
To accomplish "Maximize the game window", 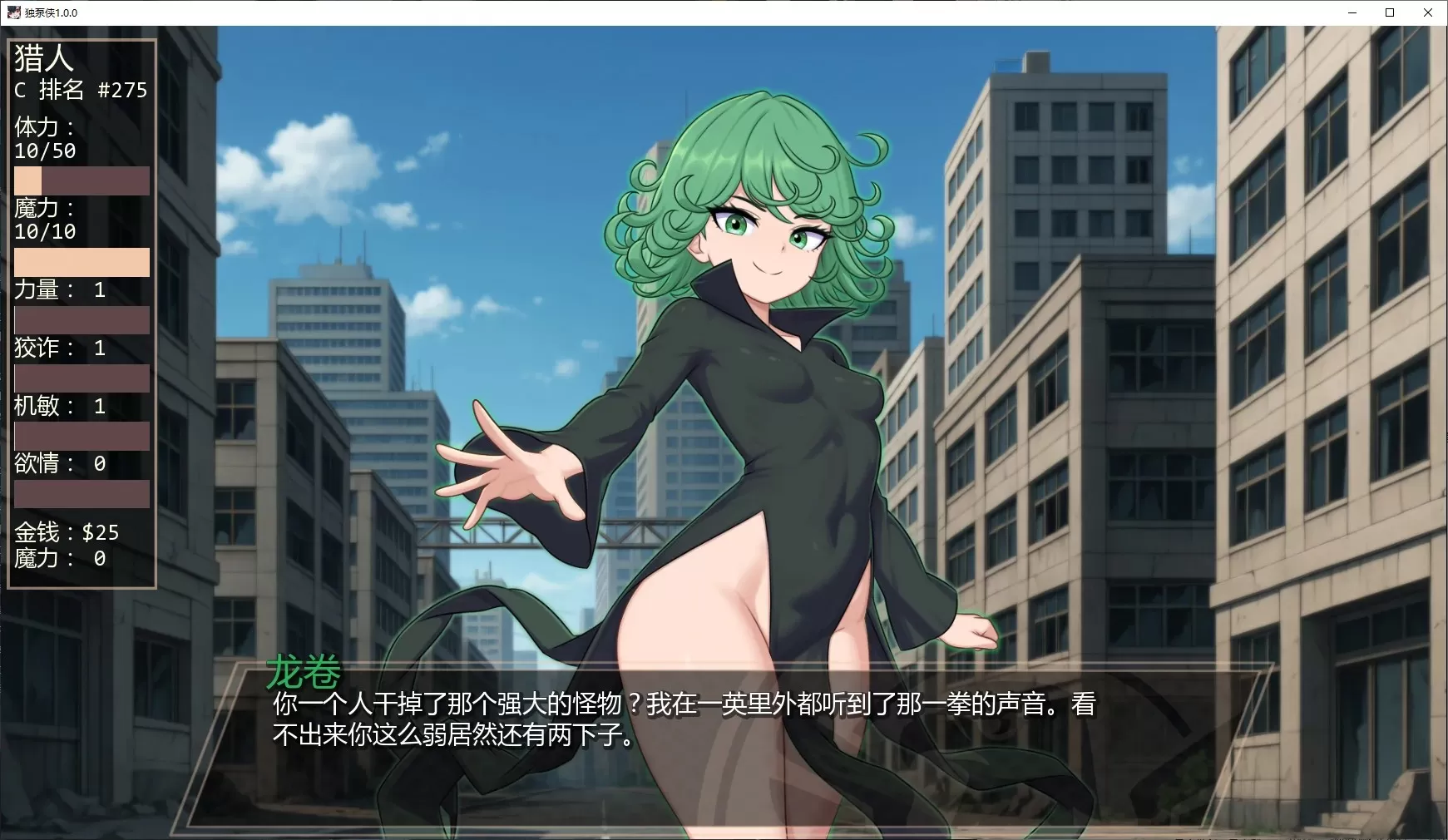I will pos(1390,12).
